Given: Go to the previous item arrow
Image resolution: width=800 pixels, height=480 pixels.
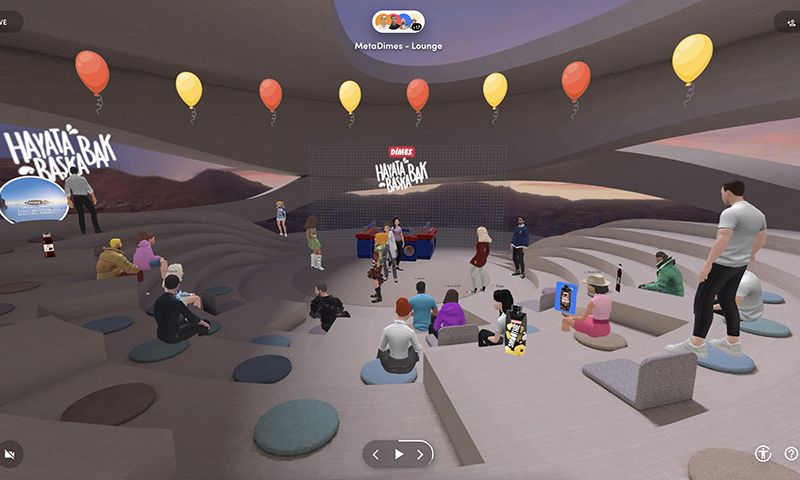Looking at the screenshot, I should pyautogui.click(x=376, y=454).
